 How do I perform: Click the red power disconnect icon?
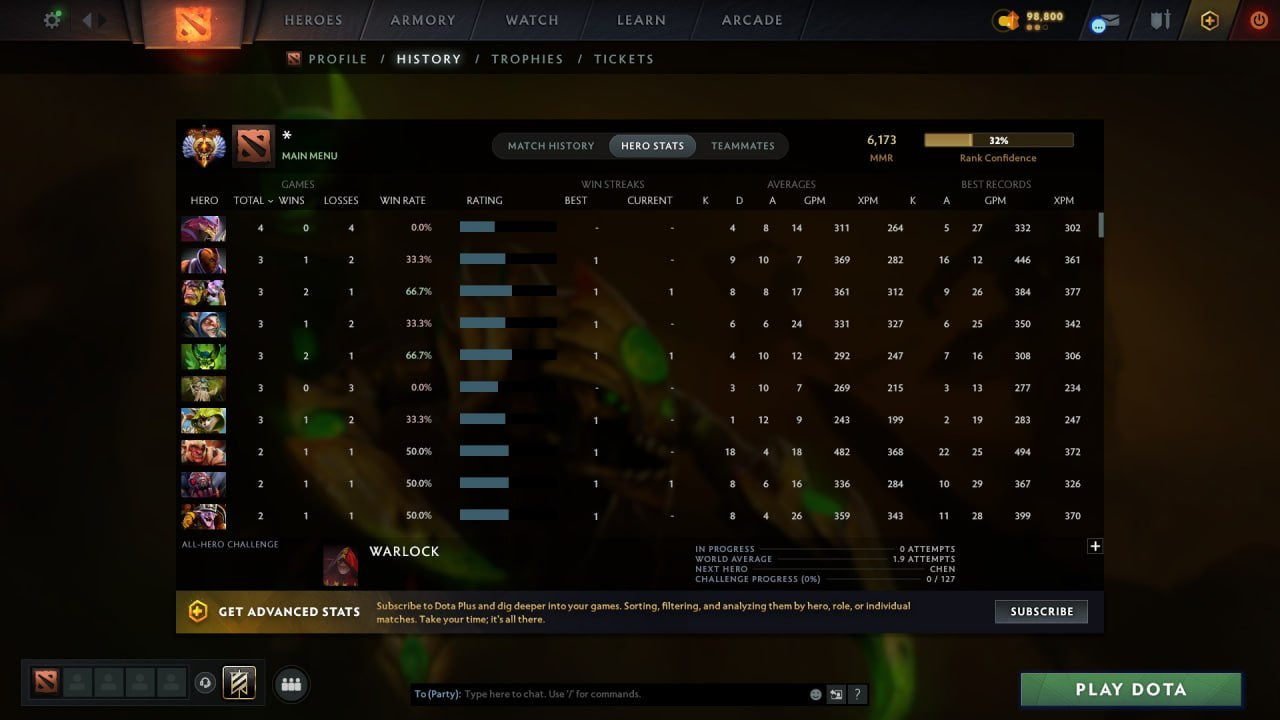1258,18
